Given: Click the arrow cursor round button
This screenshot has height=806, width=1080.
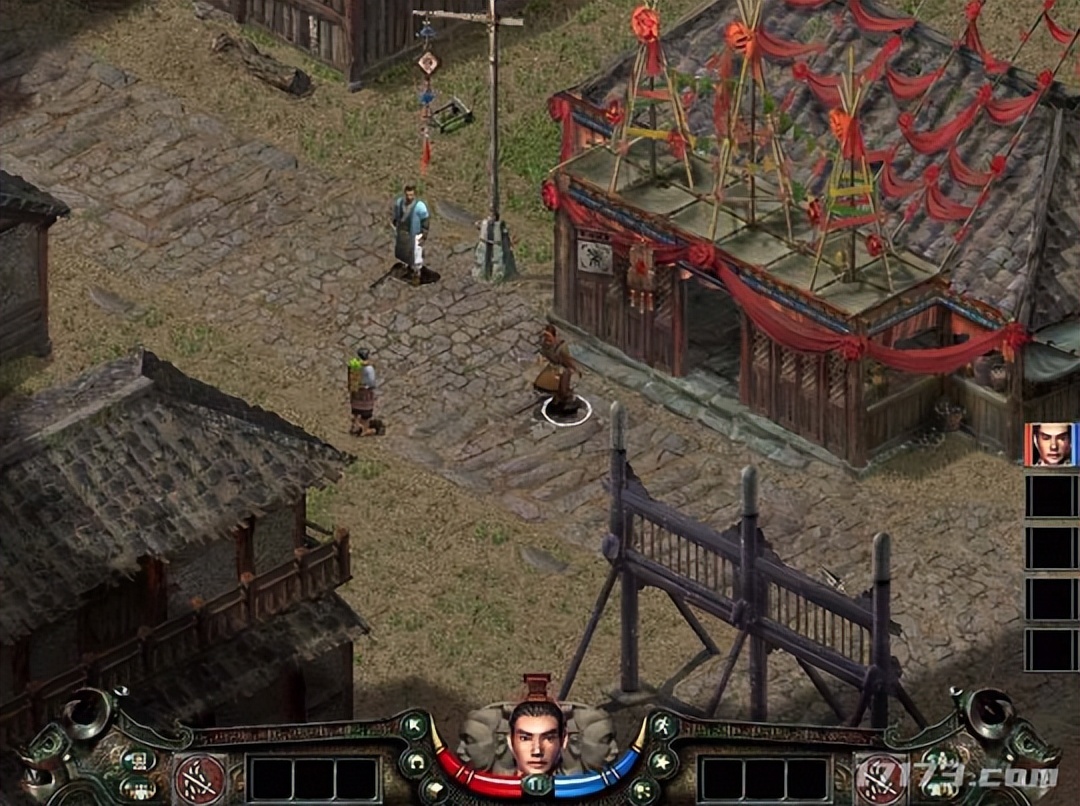Looking at the screenshot, I should point(414,725).
